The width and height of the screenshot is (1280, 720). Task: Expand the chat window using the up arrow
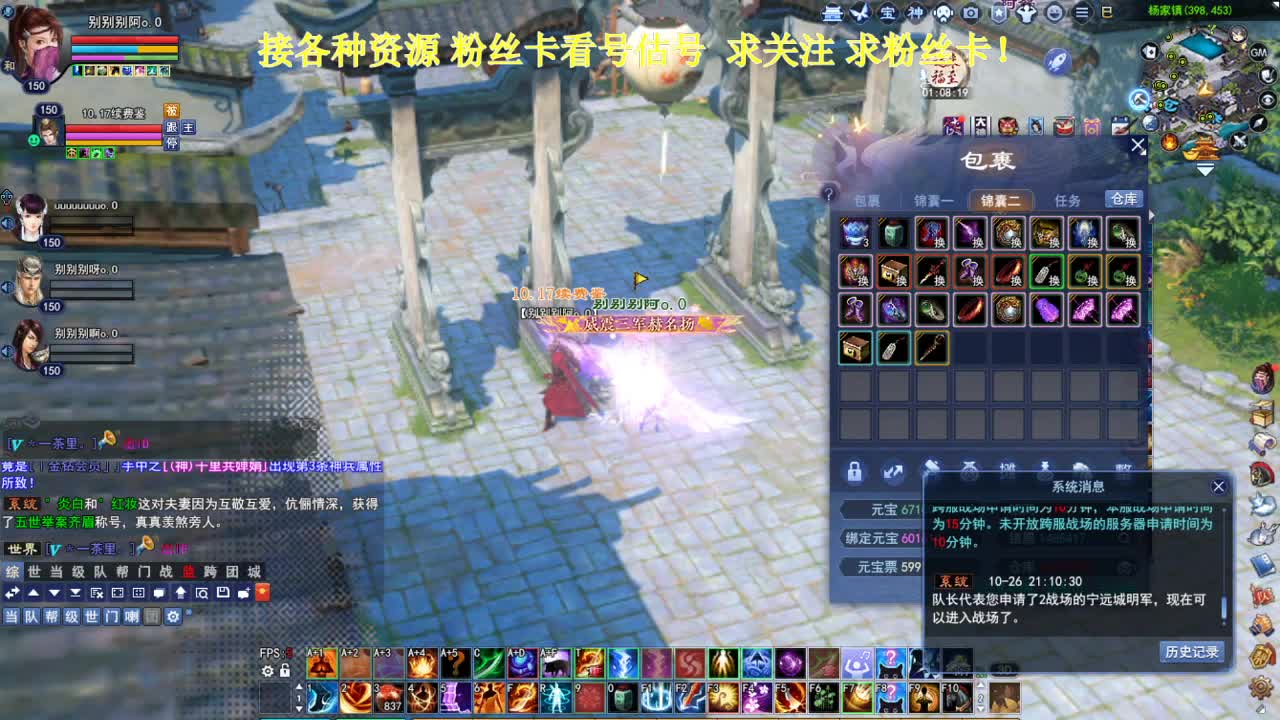(x=33, y=593)
